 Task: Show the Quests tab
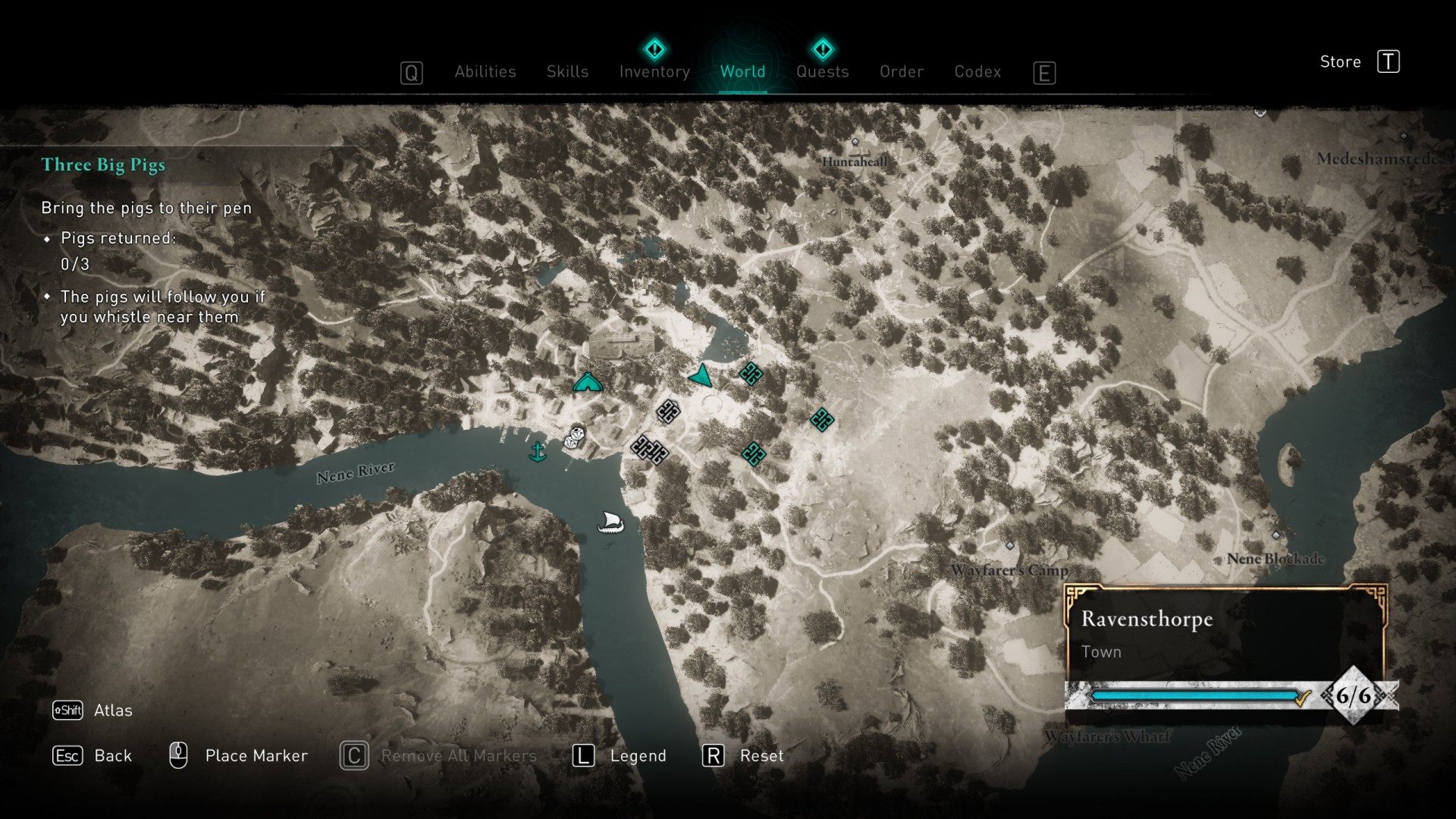click(x=822, y=72)
